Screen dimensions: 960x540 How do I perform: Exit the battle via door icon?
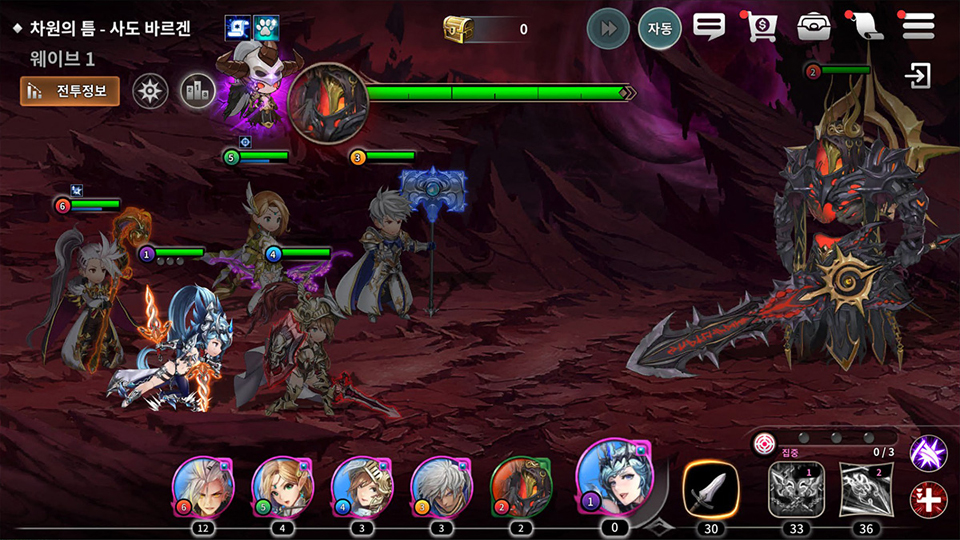point(917,76)
